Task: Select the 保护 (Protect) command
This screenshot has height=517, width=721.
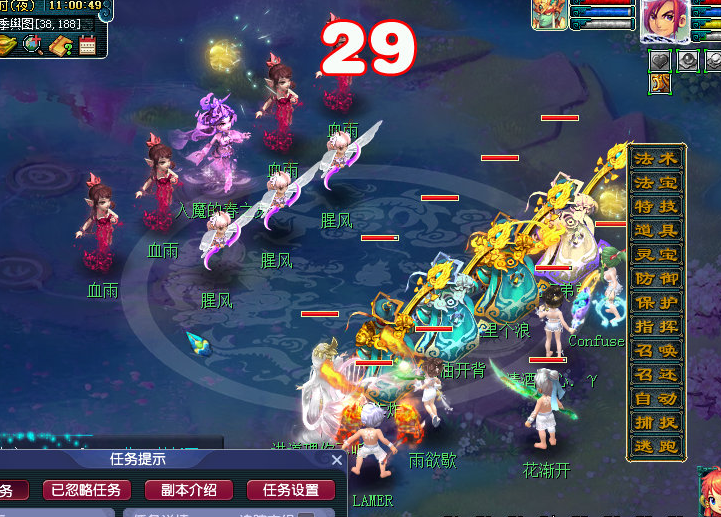Action: (x=656, y=303)
